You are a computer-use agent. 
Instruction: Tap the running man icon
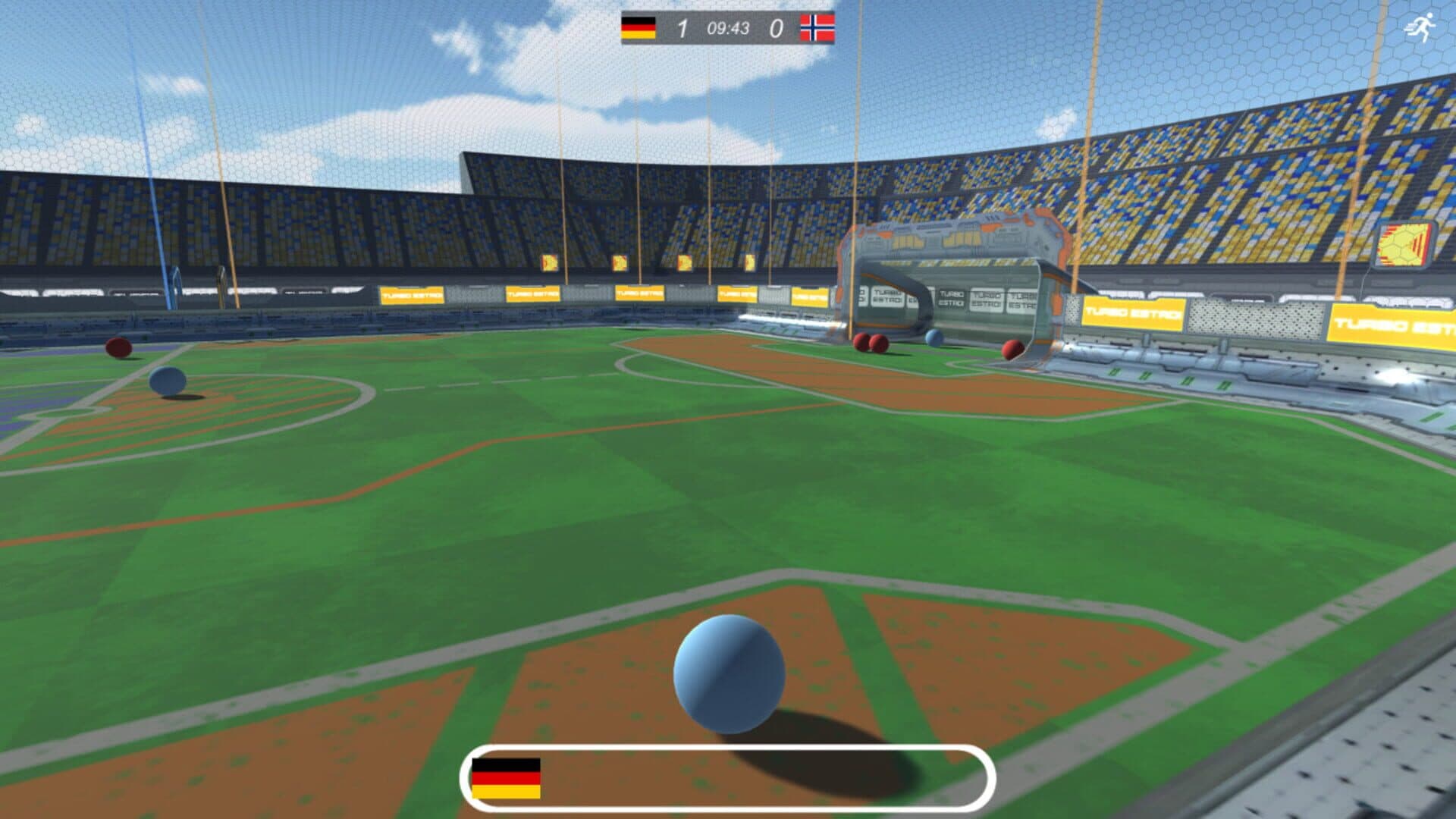(1421, 28)
